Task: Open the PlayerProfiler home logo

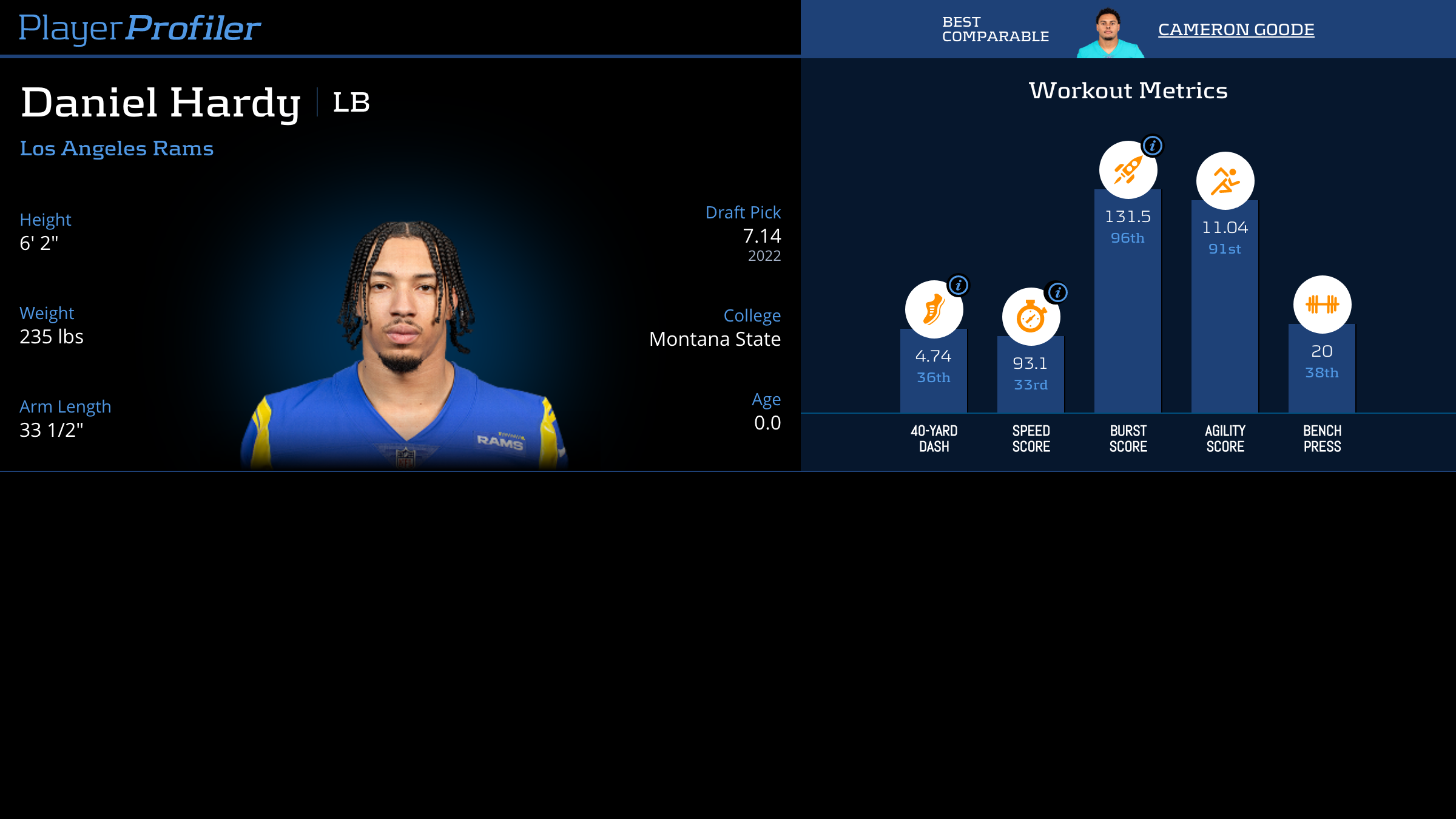Action: click(140, 28)
